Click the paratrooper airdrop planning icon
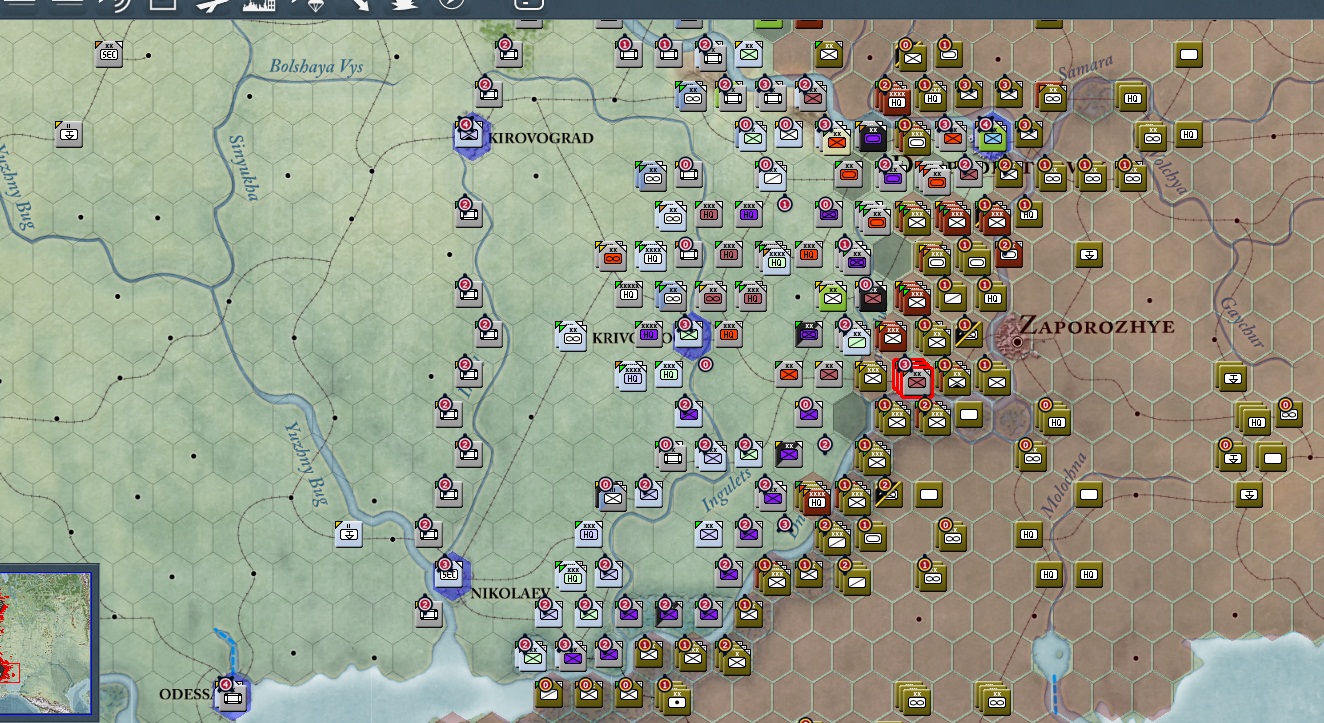1324x723 pixels. coord(404,10)
